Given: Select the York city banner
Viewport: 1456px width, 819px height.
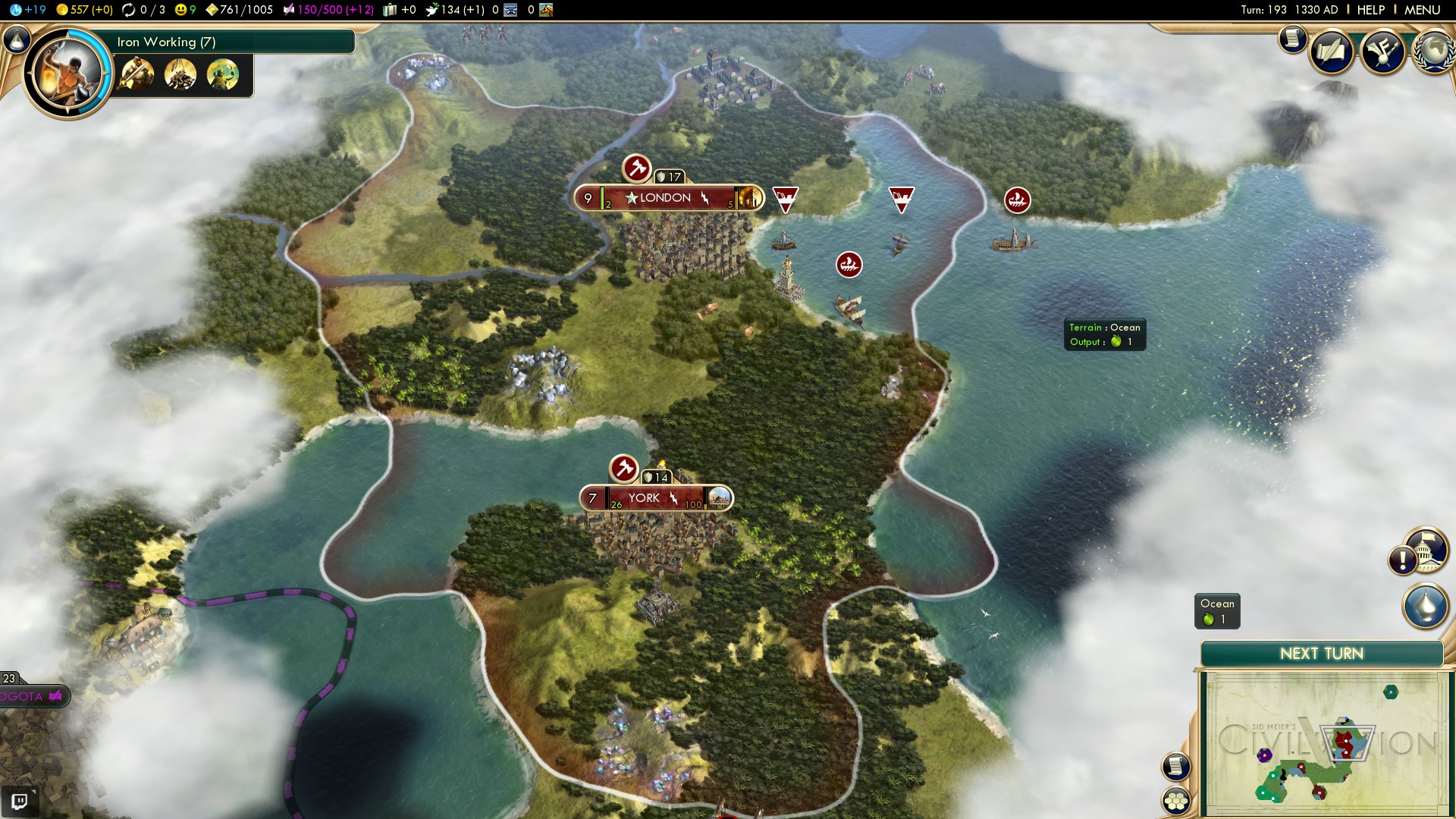Looking at the screenshot, I should (x=644, y=498).
